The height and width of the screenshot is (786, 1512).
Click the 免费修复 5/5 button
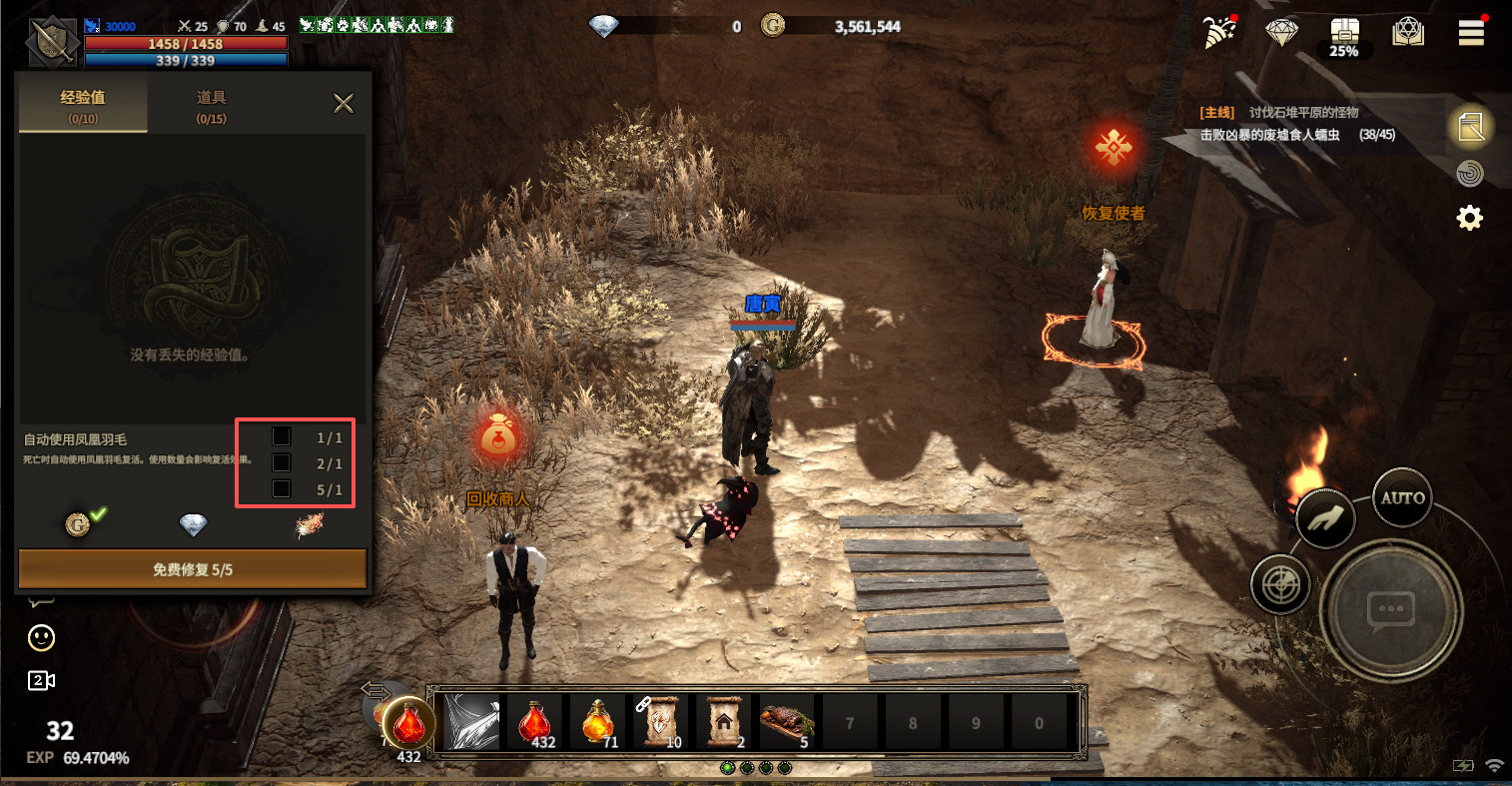tap(193, 569)
